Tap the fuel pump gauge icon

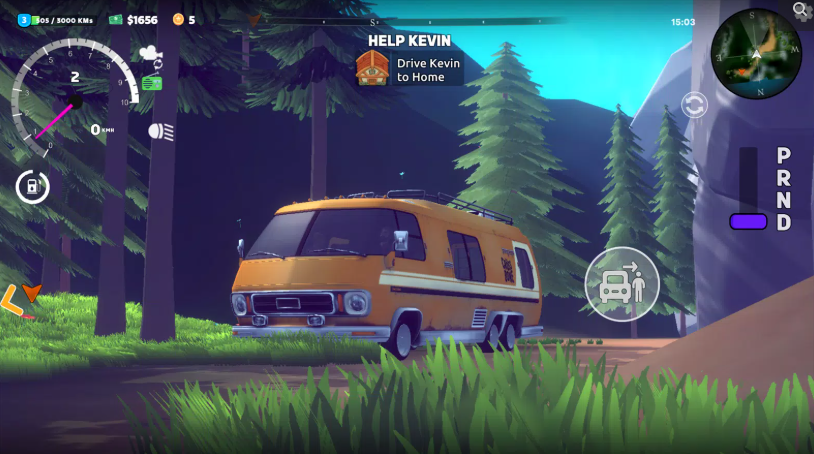[33, 186]
